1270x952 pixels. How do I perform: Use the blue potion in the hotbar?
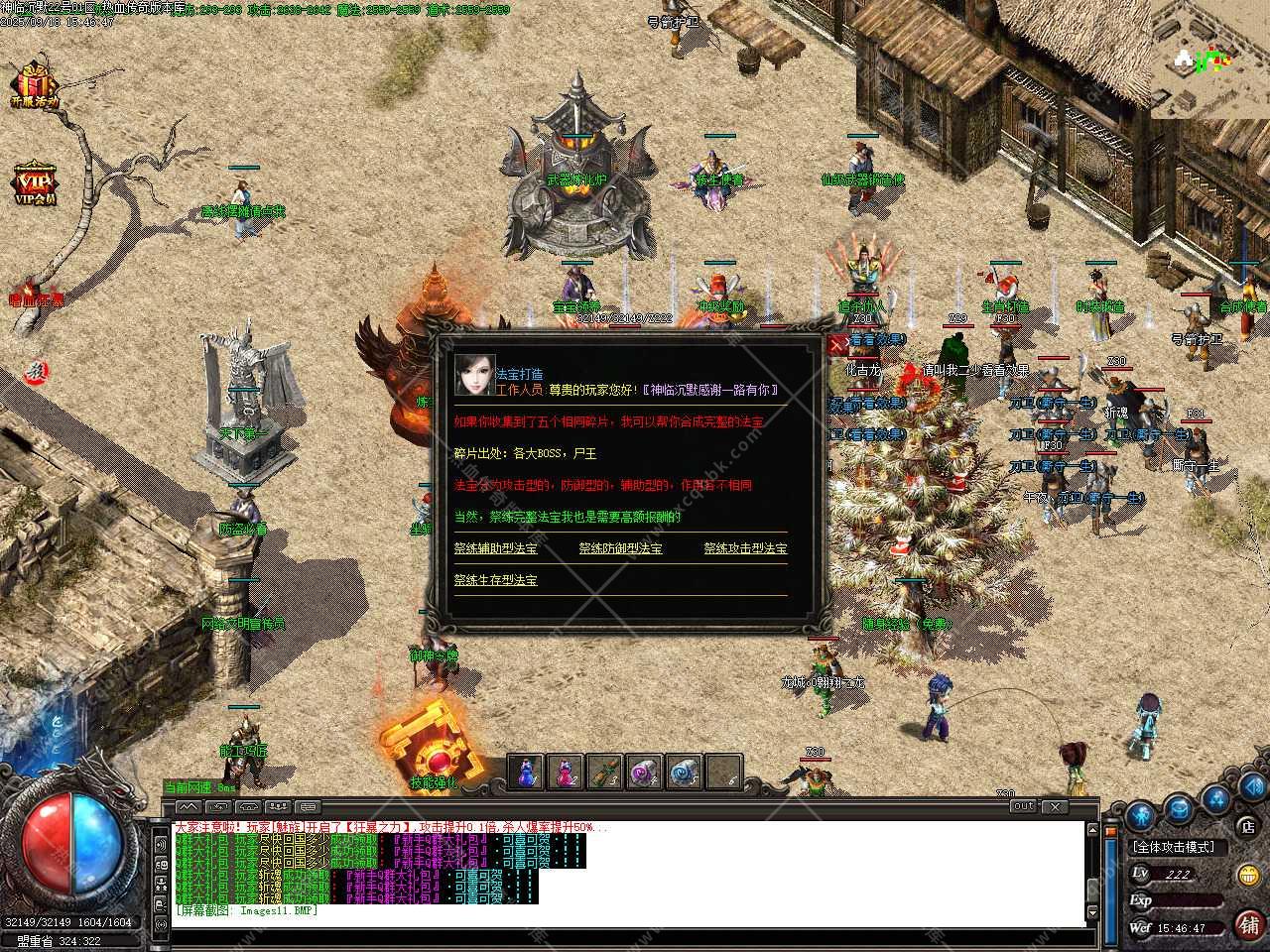526,772
